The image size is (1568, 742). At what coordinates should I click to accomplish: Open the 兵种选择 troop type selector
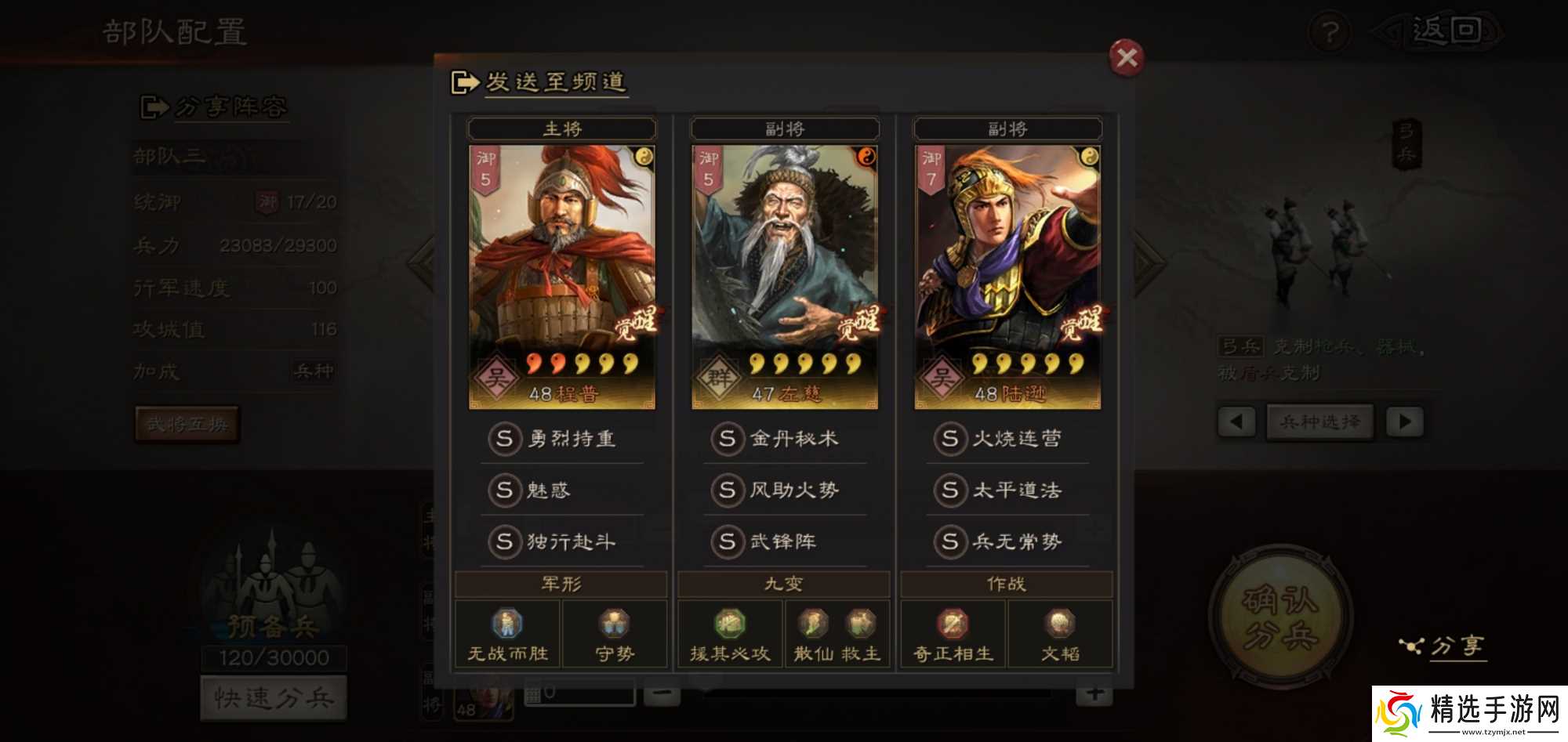tap(1320, 420)
